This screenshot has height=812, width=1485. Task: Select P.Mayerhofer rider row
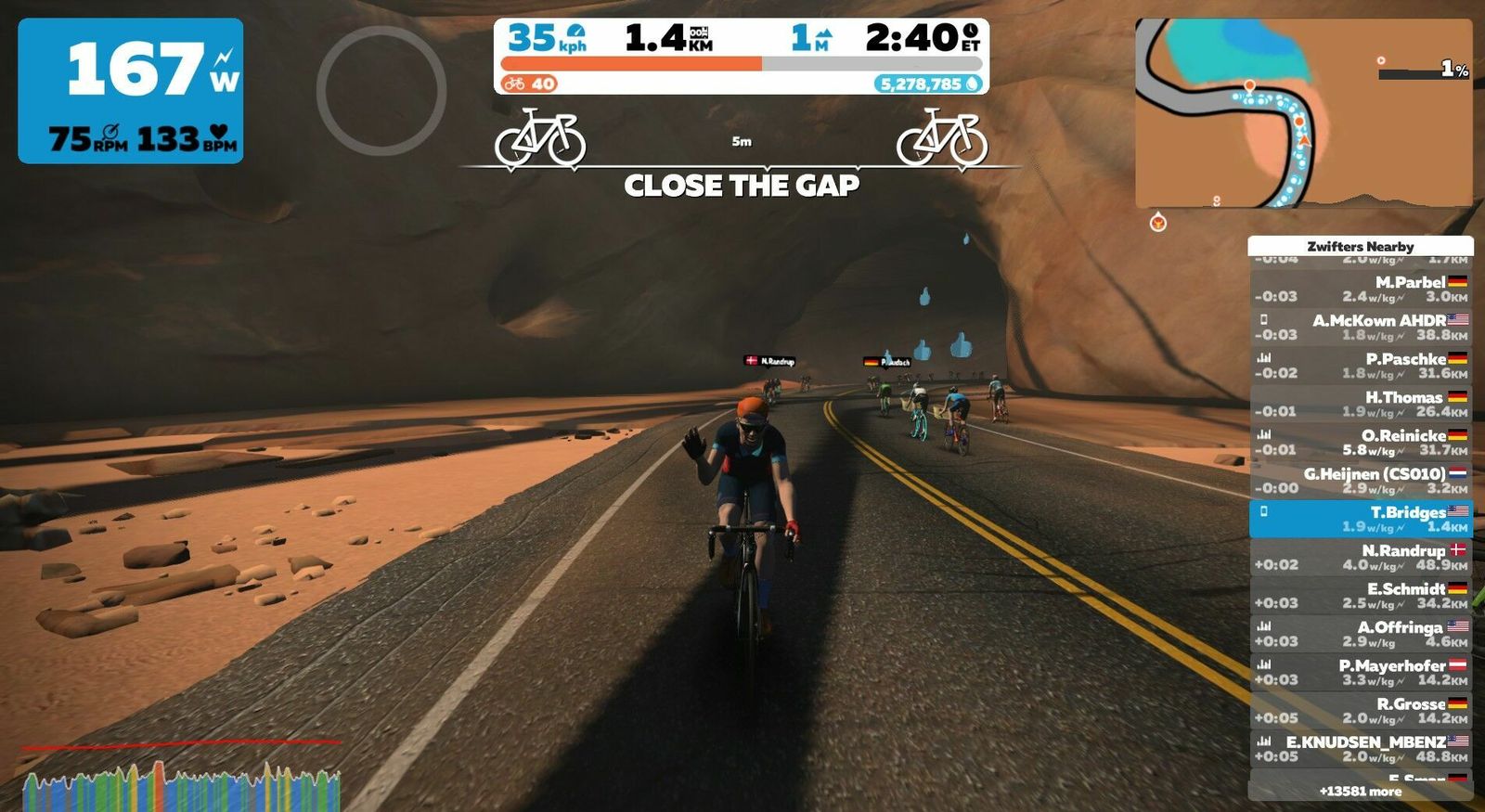(x=1360, y=672)
